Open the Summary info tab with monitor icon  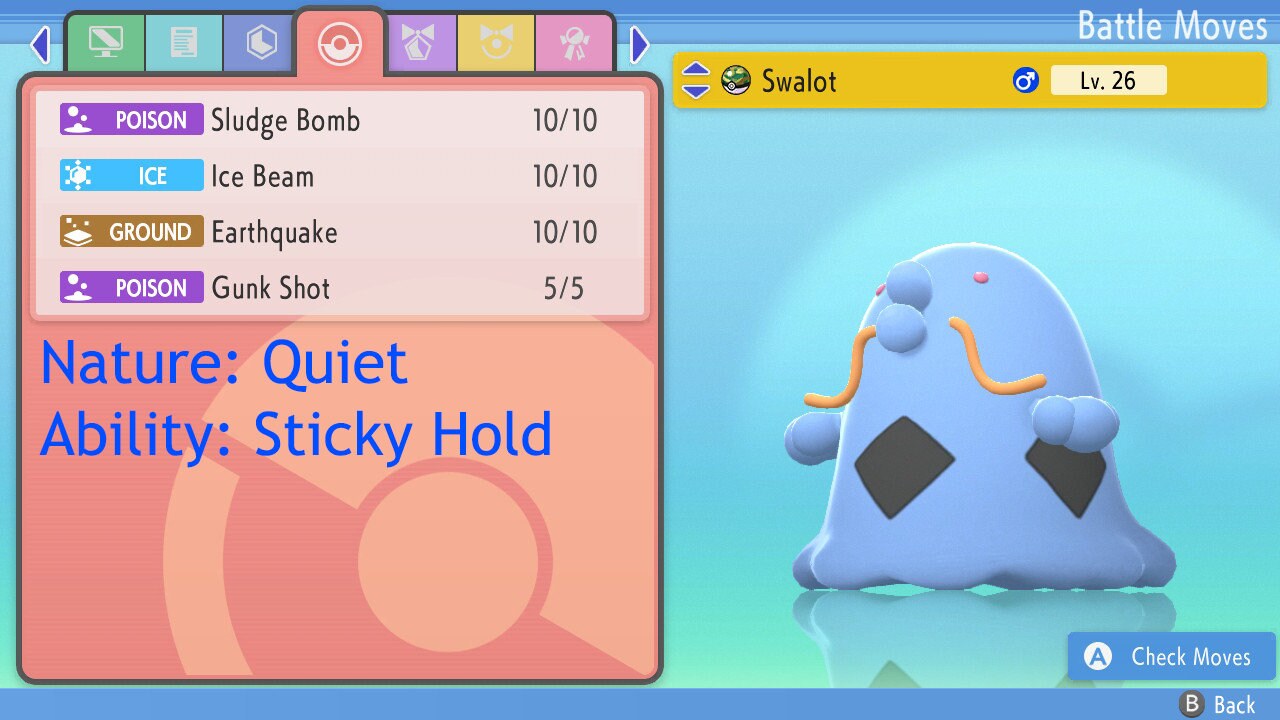(x=106, y=43)
